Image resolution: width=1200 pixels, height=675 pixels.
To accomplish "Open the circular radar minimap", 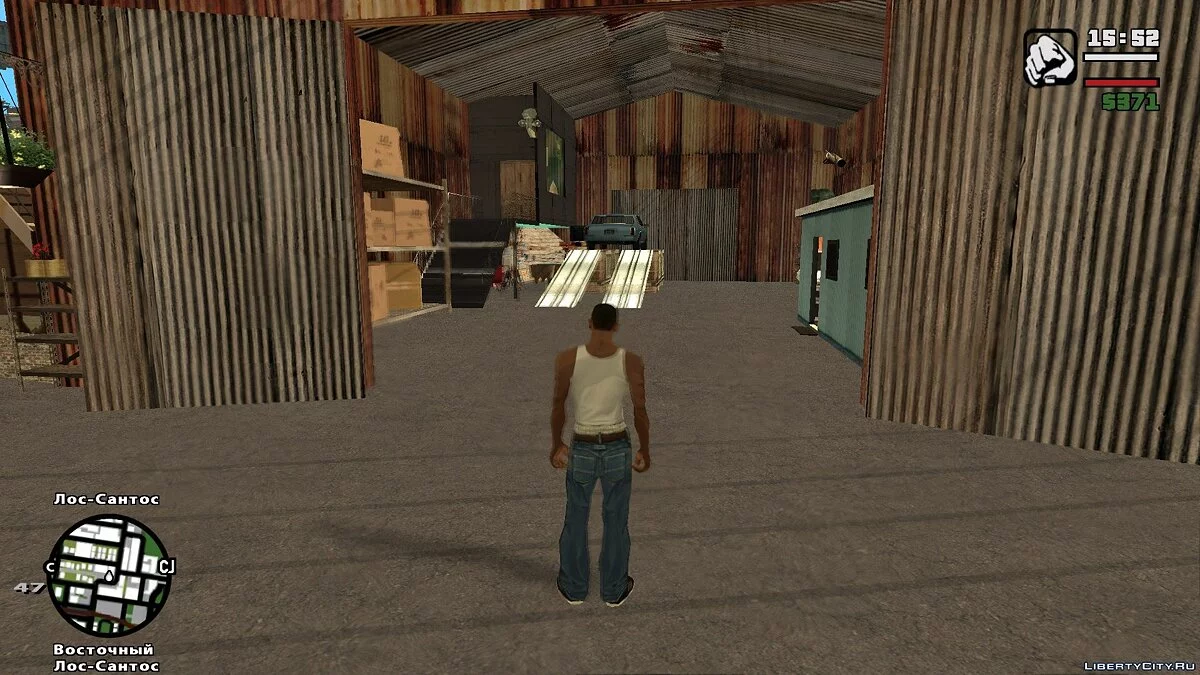I will coord(109,575).
